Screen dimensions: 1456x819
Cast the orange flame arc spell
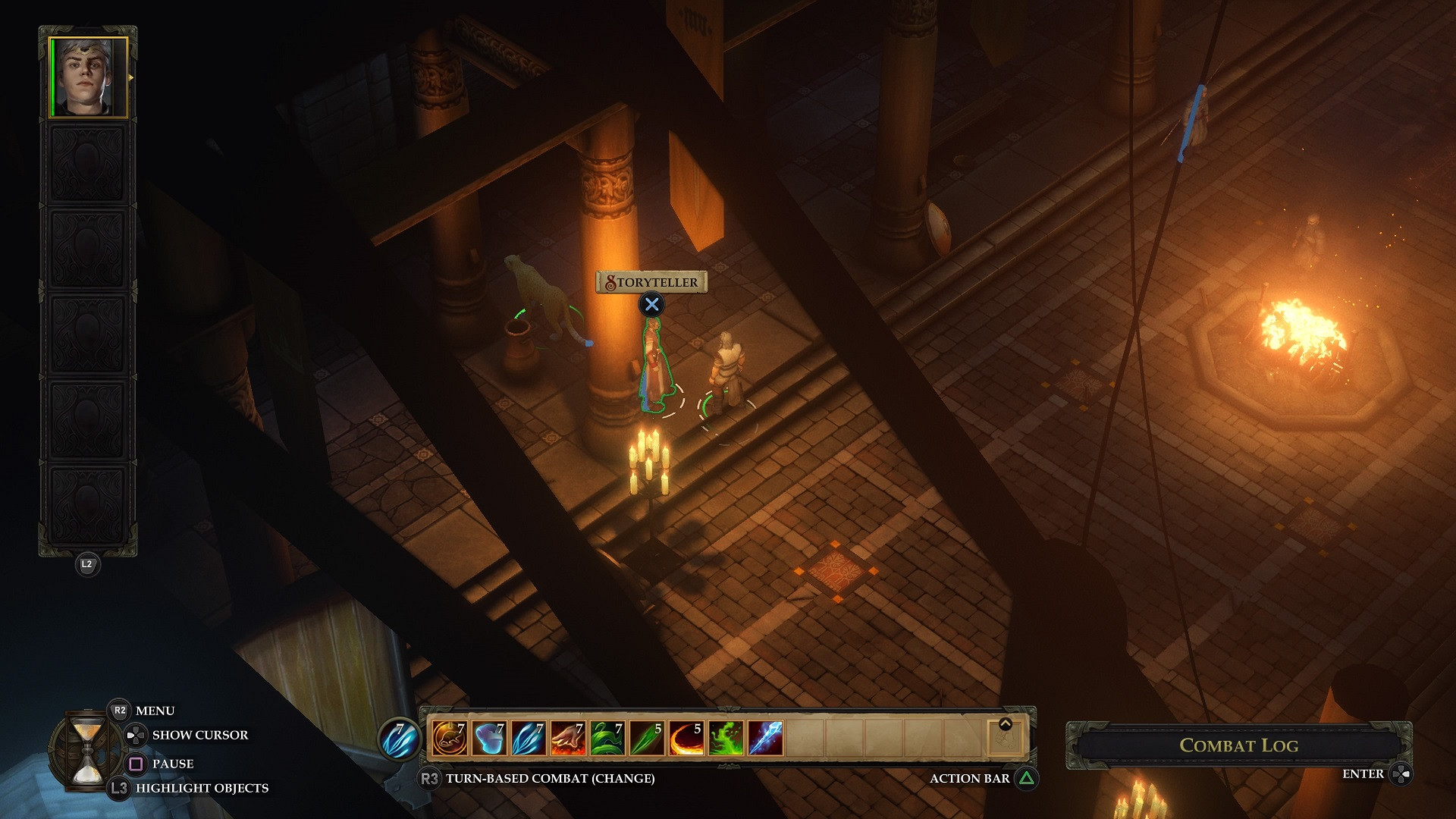pyautogui.click(x=686, y=738)
